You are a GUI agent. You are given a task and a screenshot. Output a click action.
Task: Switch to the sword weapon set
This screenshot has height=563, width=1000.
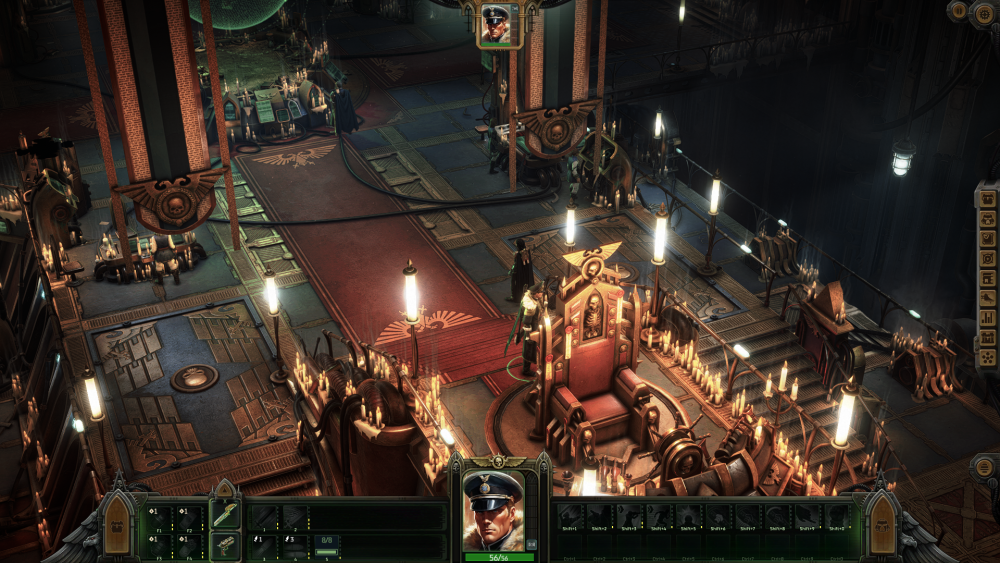coord(225,513)
